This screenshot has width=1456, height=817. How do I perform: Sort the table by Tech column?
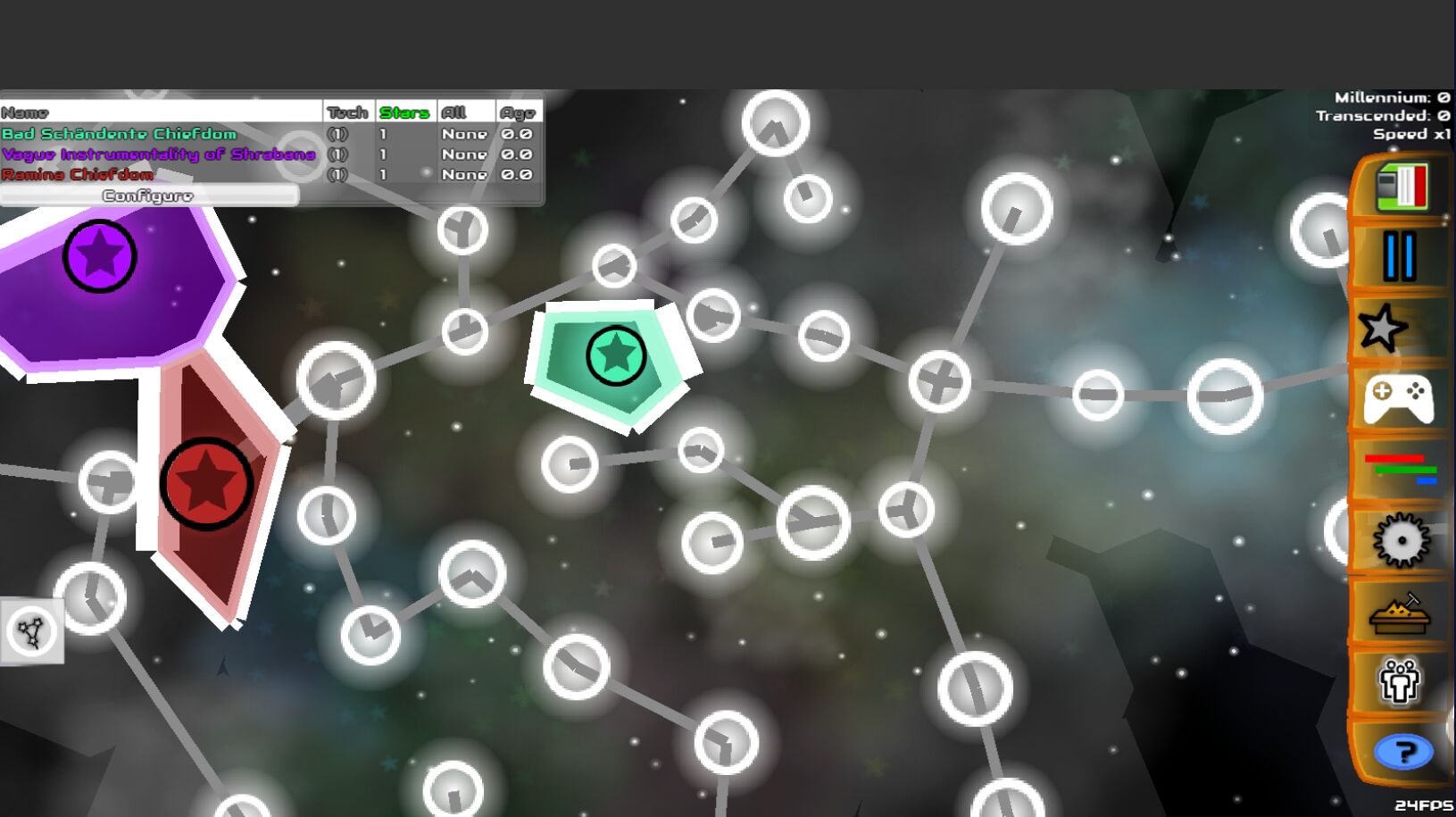pos(346,112)
